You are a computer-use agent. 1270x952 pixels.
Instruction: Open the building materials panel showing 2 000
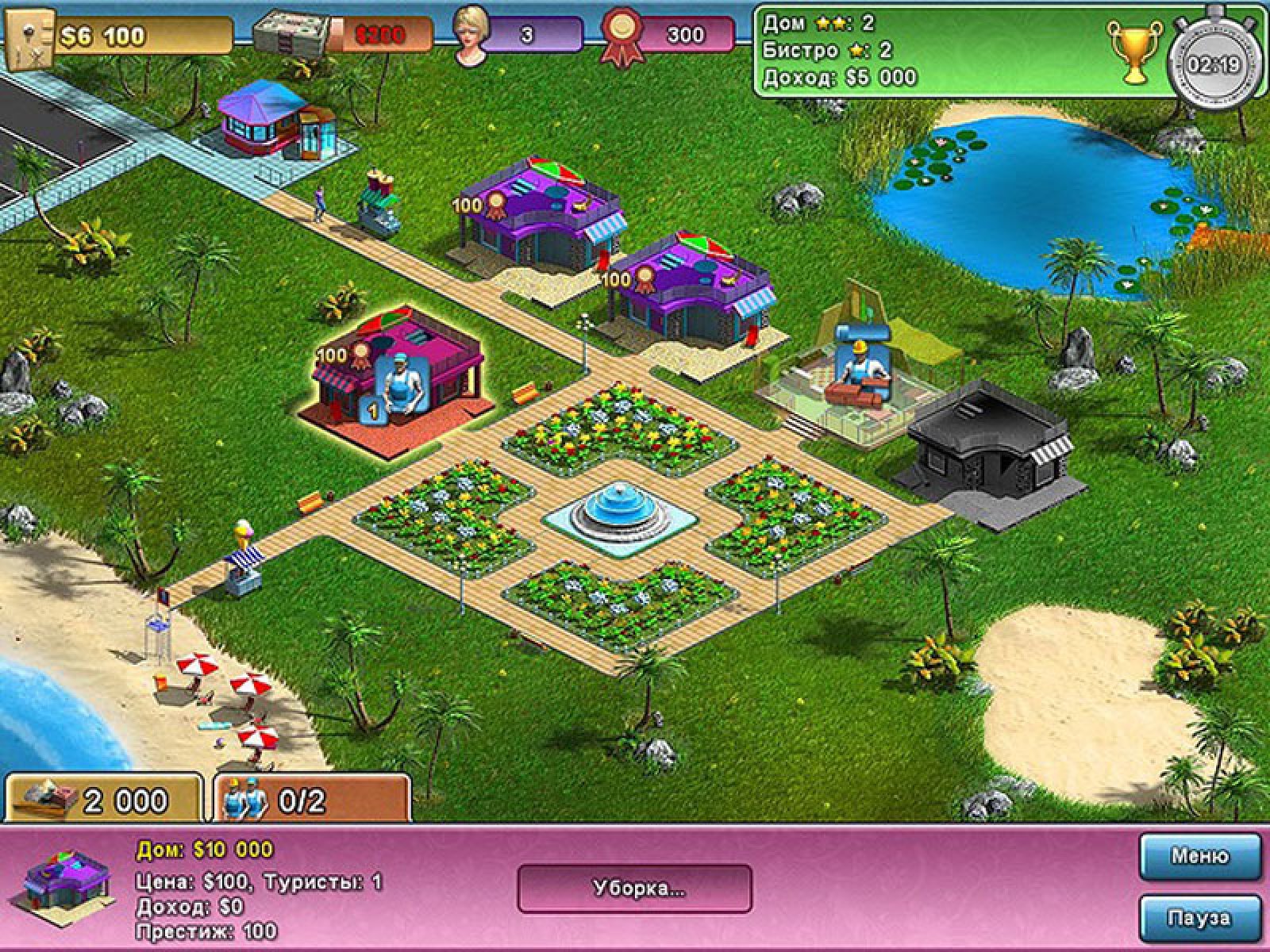103,800
